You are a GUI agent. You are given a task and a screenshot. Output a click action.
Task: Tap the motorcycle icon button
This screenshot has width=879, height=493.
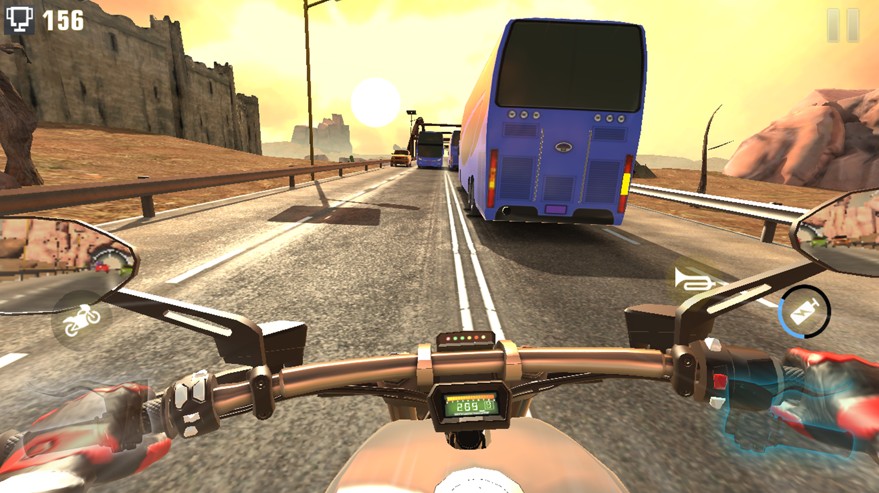82,320
